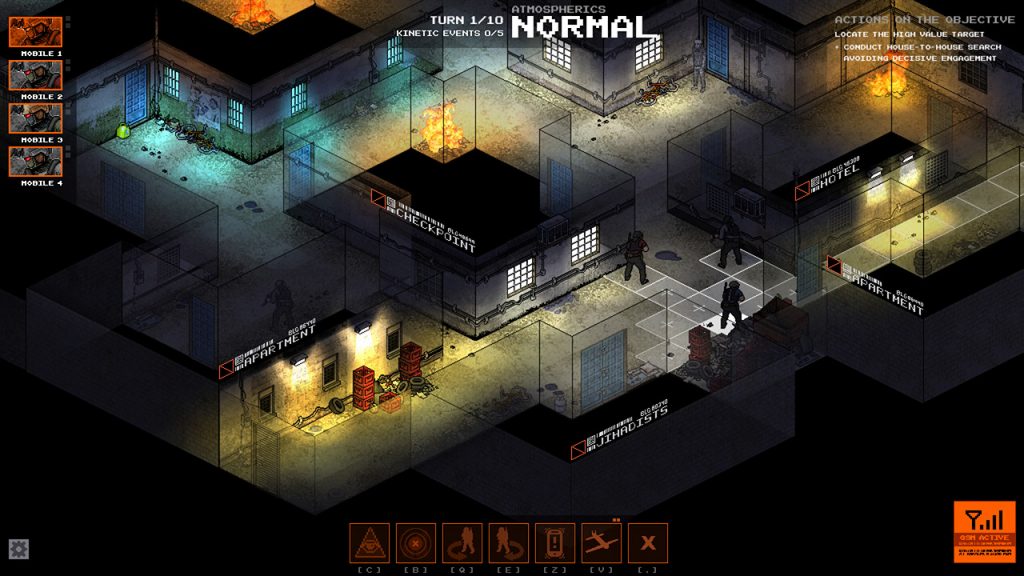Toggle the GSM Active signal panel

(984, 531)
